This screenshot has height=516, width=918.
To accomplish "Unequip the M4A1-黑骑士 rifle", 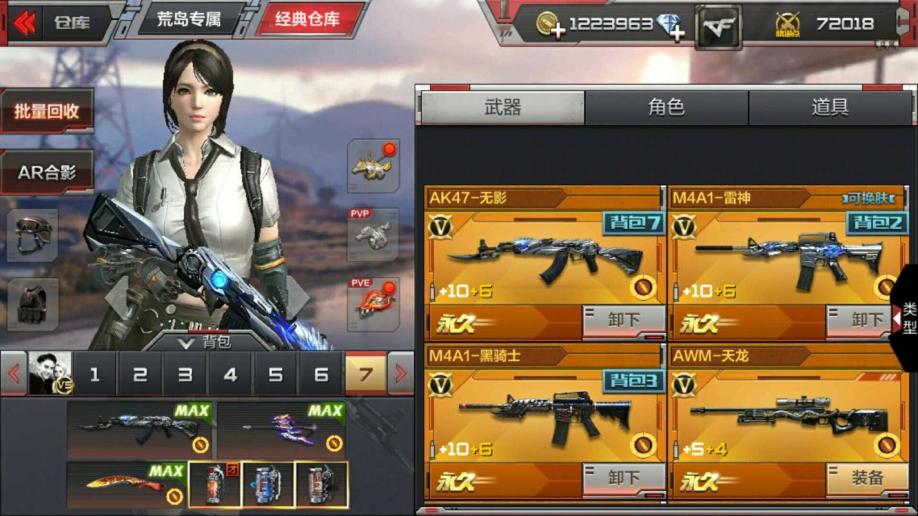I will click(624, 479).
